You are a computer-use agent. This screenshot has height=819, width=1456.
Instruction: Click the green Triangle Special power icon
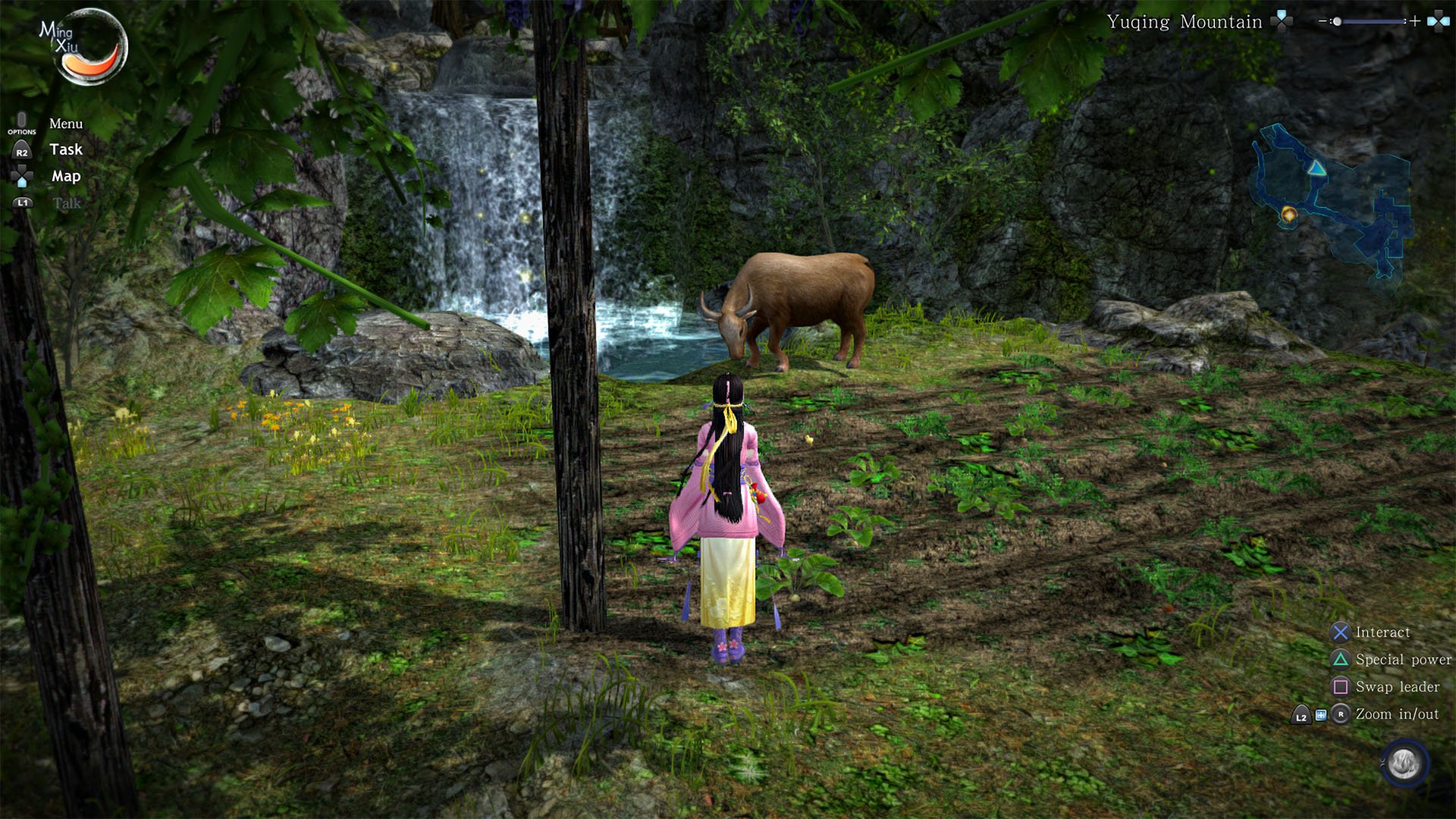pyautogui.click(x=1341, y=660)
